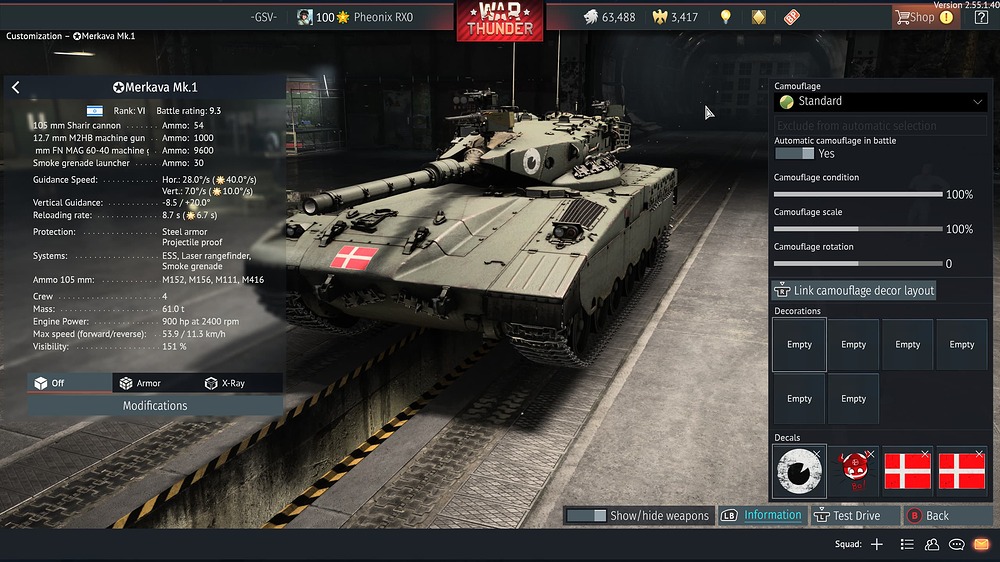Open the orange mail envelope icon
The image size is (1000, 562).
click(x=981, y=545)
